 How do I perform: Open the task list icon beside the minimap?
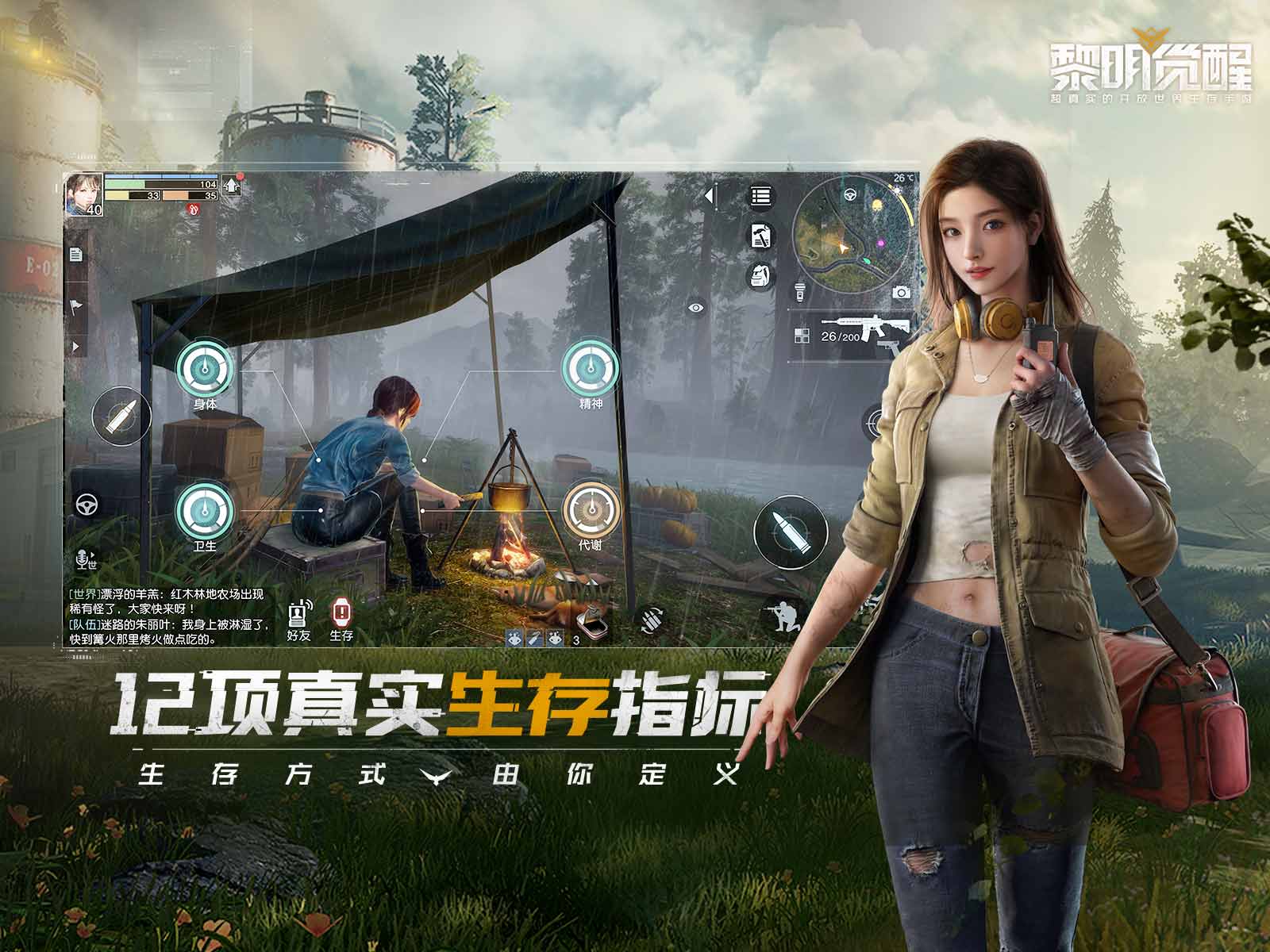click(x=760, y=197)
